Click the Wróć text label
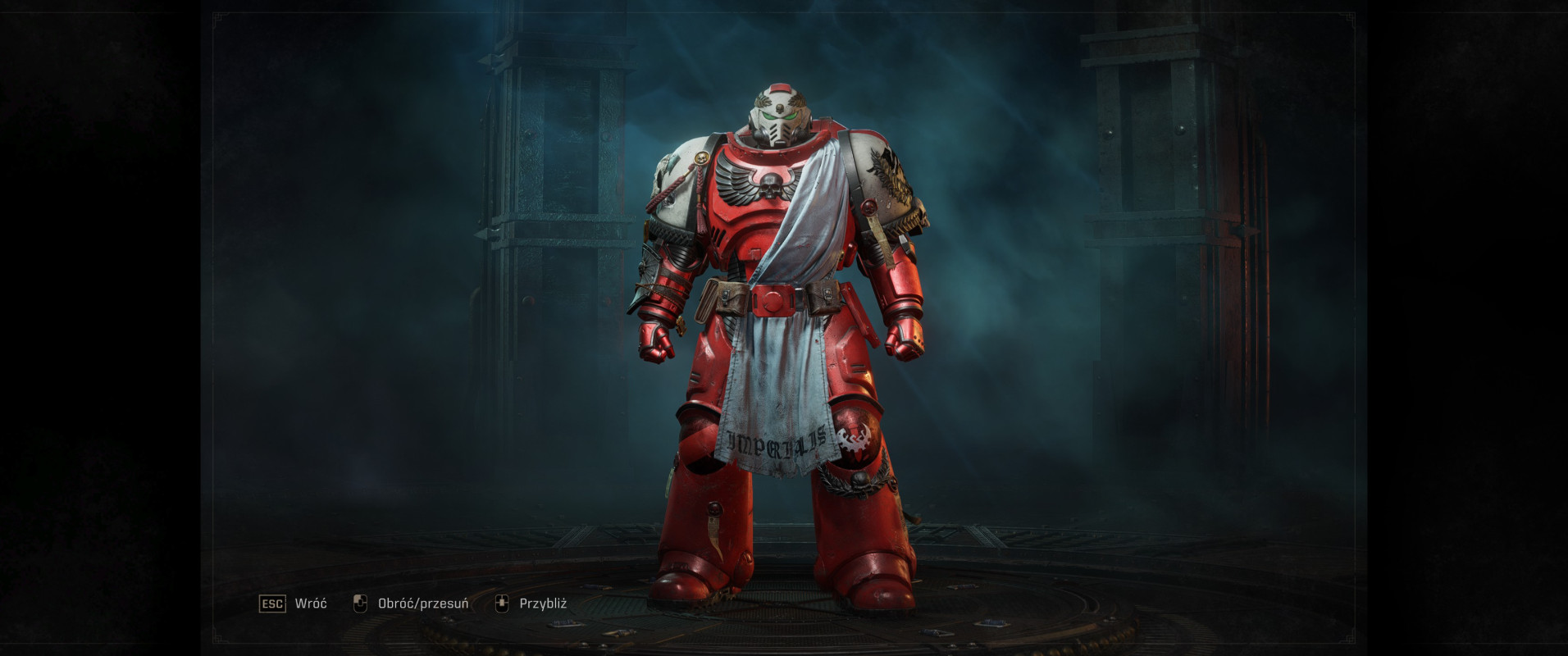The image size is (1568, 656). tap(310, 604)
